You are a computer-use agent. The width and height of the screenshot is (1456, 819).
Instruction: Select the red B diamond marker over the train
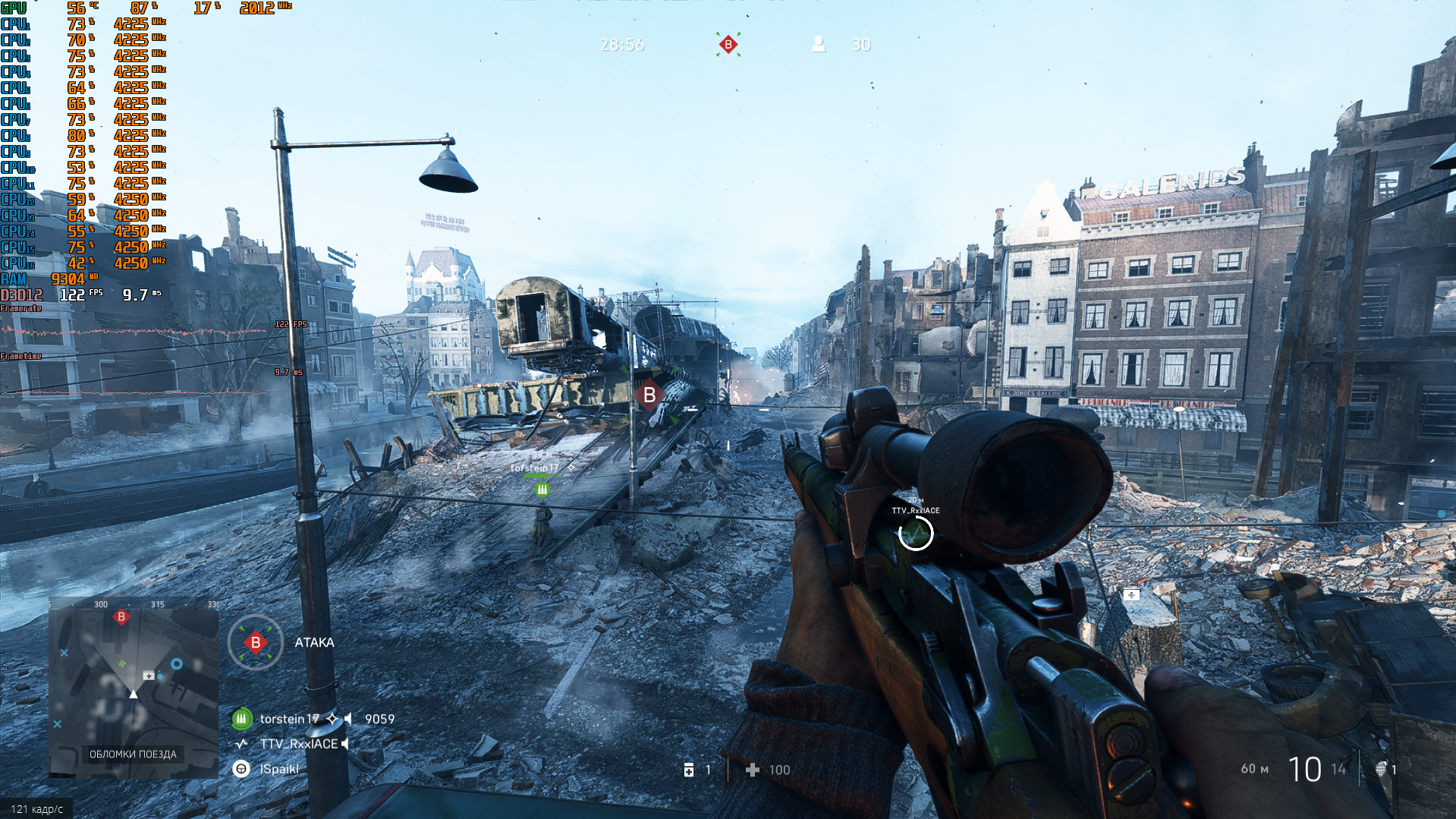(x=649, y=395)
